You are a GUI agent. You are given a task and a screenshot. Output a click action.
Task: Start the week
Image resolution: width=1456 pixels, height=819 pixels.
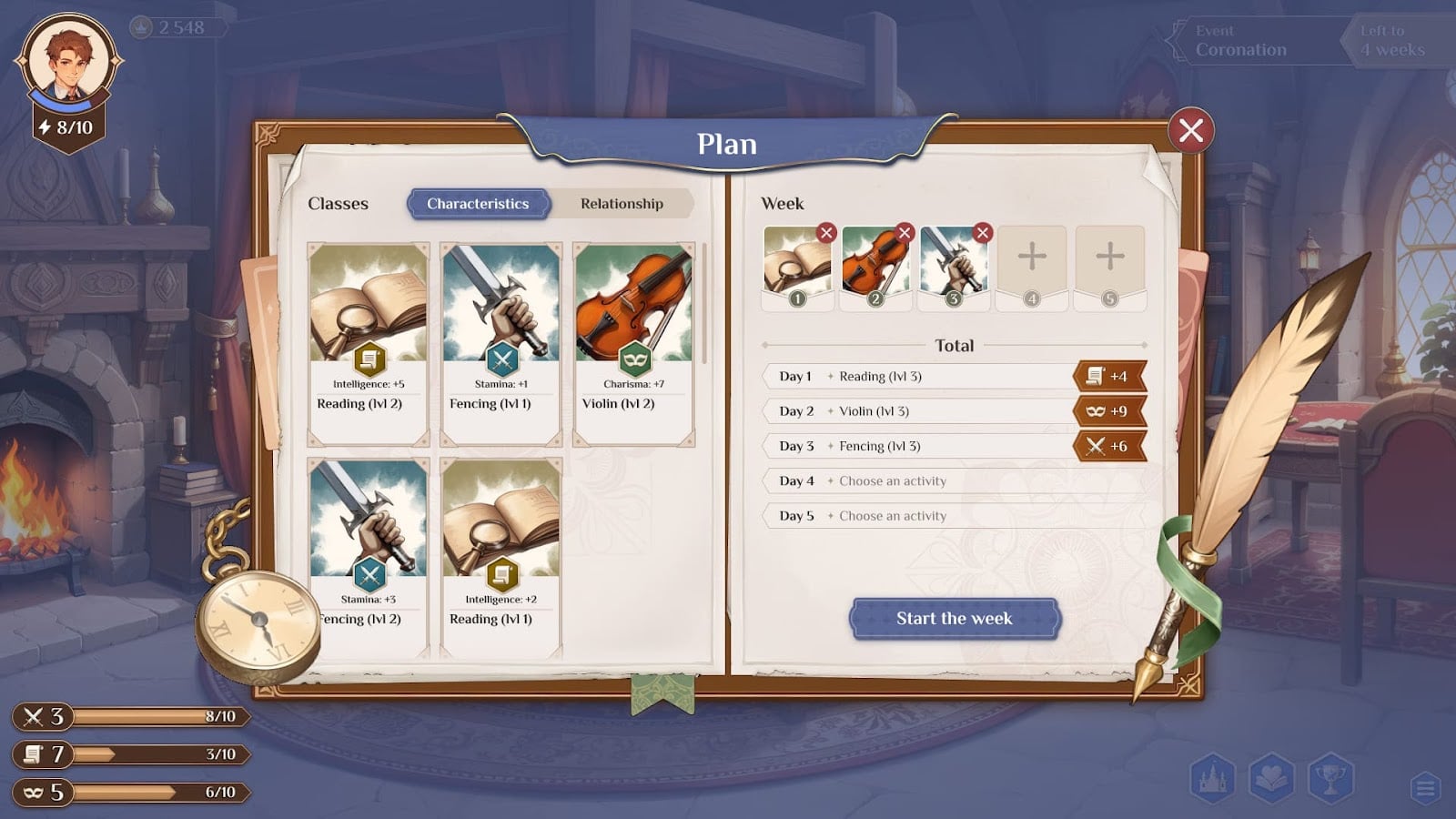954,619
